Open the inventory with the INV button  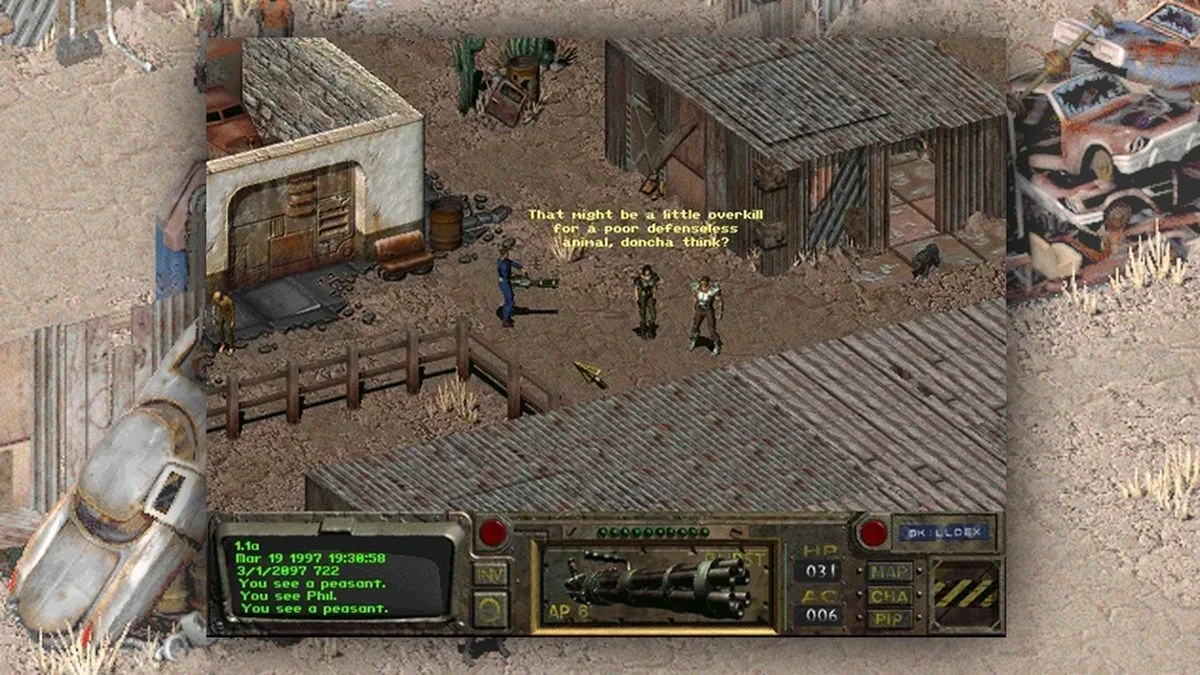point(491,573)
